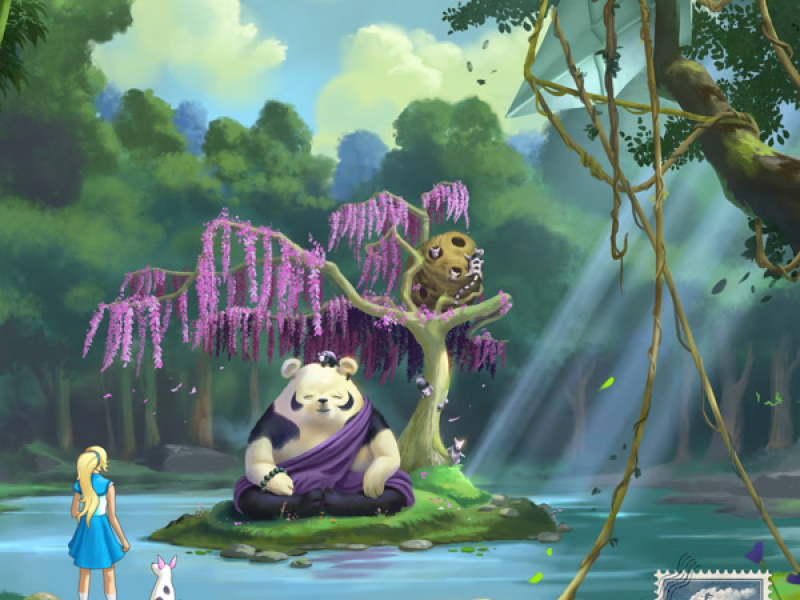Open the postage stamp in the corner
Viewport: 800px width, 600px height.
[x=712, y=586]
